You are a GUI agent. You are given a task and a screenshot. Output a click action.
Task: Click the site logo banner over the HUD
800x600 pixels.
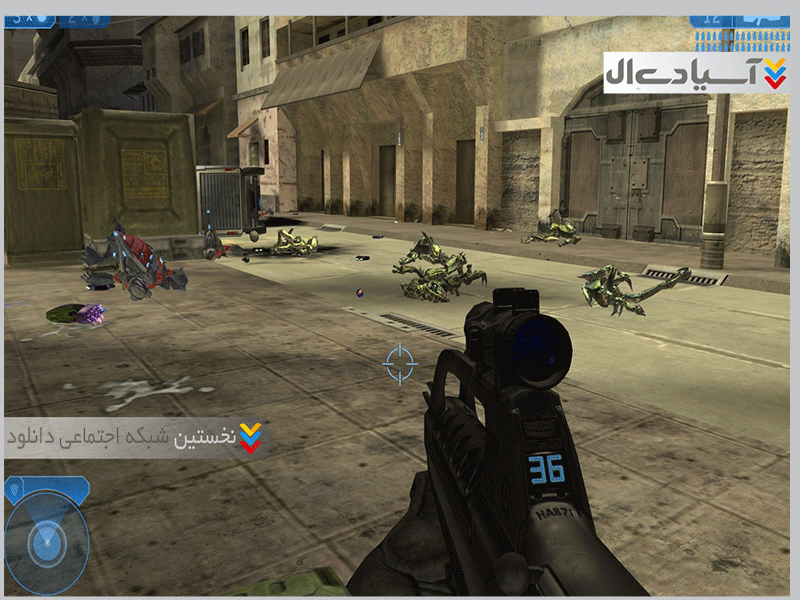695,73
